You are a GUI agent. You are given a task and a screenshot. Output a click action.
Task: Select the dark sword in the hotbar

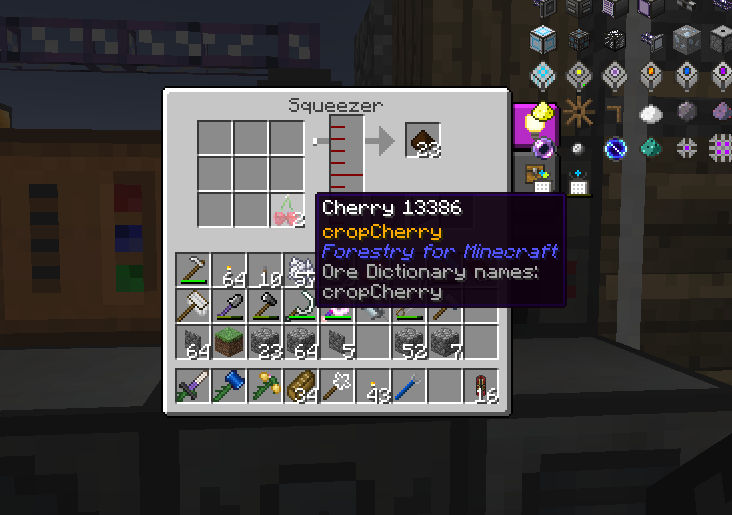[x=192, y=386]
